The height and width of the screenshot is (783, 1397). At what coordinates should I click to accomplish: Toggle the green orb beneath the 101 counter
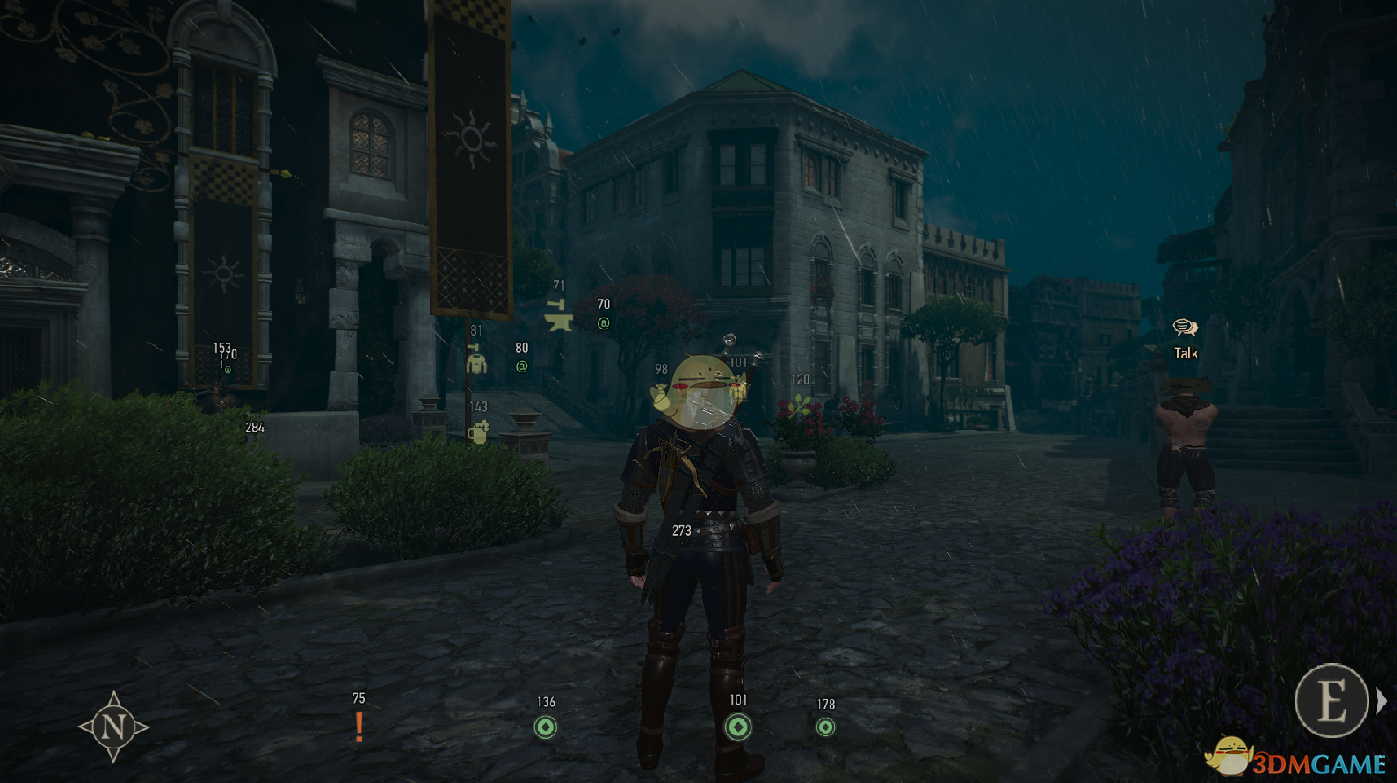[739, 728]
